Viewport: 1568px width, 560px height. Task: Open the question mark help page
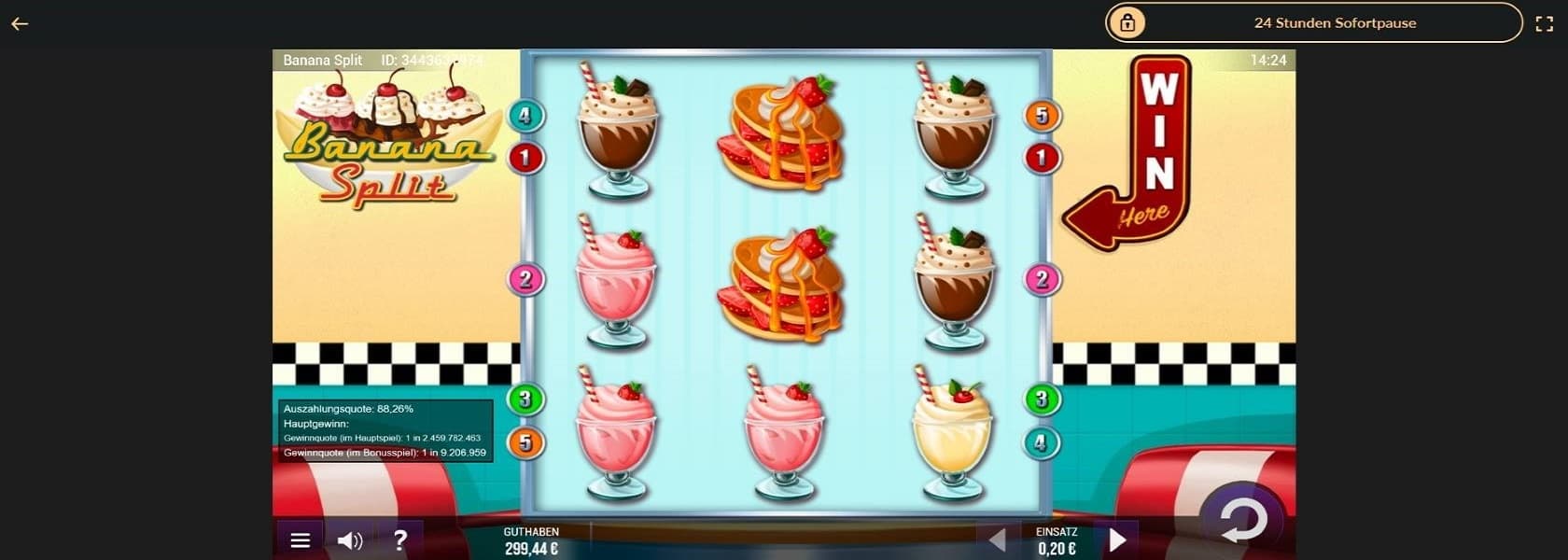[x=400, y=539]
